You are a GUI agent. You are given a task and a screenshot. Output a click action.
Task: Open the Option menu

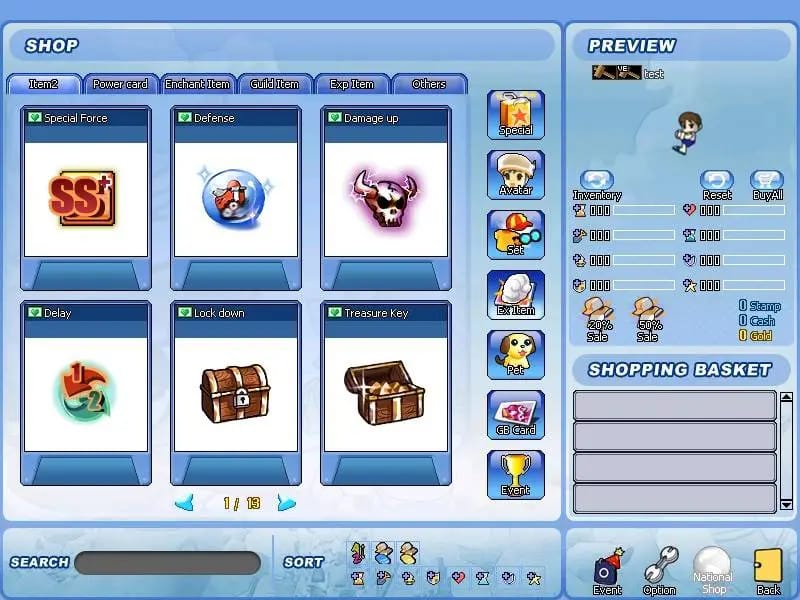(x=660, y=571)
